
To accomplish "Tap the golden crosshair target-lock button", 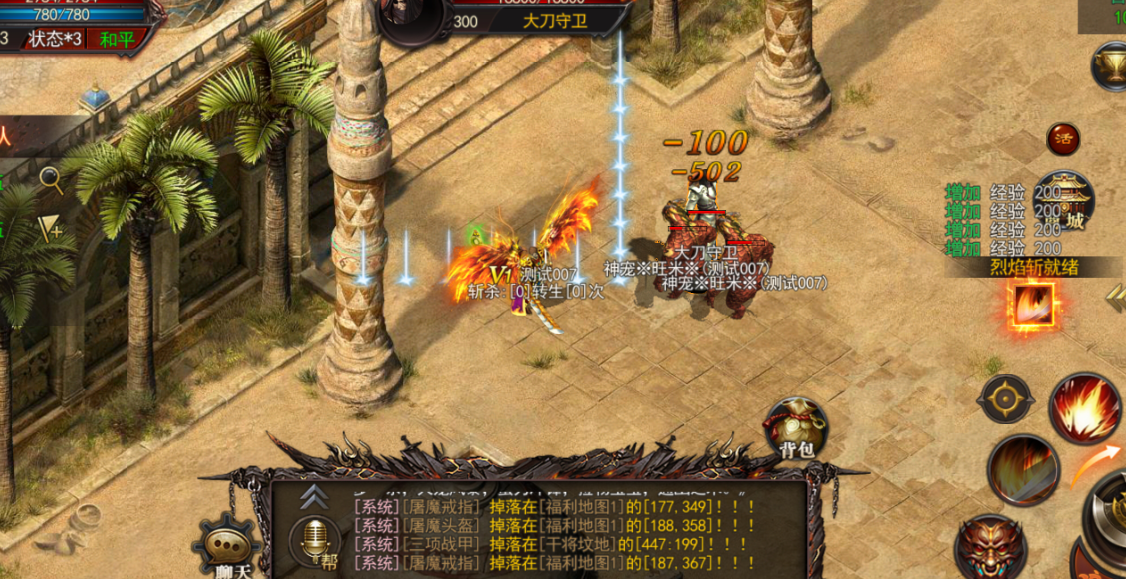I will coord(1005,399).
